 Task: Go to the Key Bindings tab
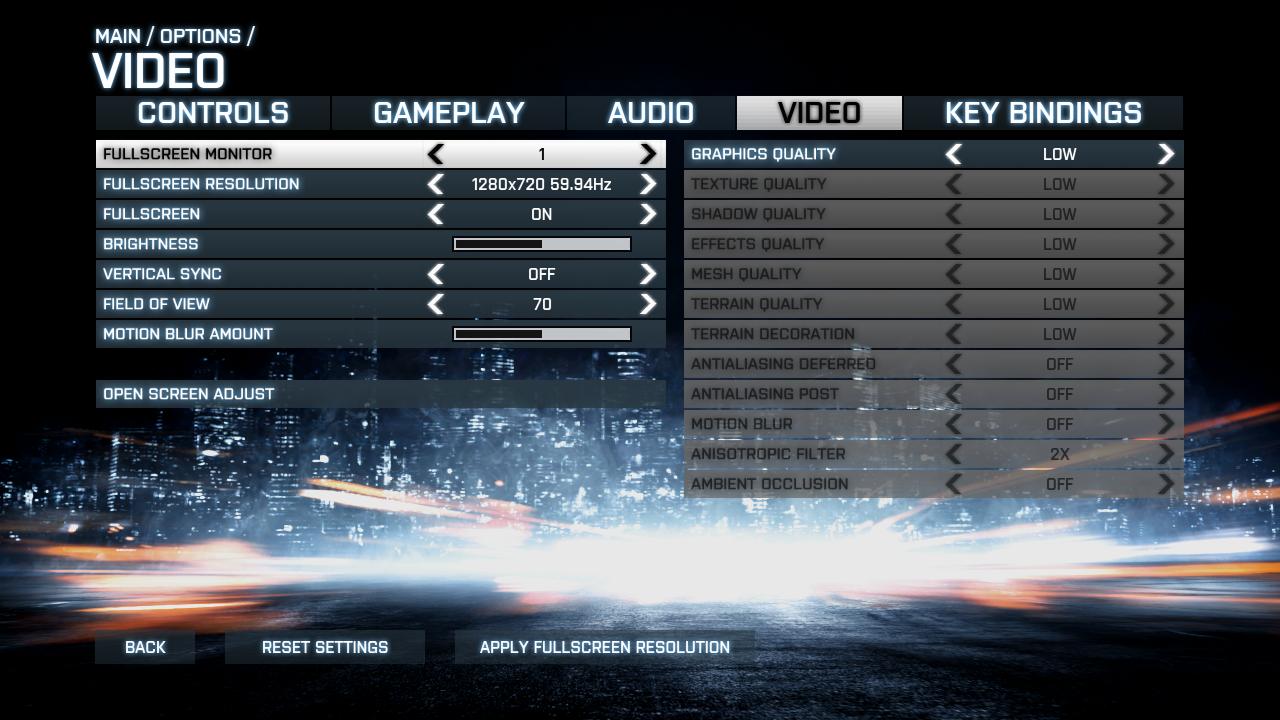pos(1043,113)
